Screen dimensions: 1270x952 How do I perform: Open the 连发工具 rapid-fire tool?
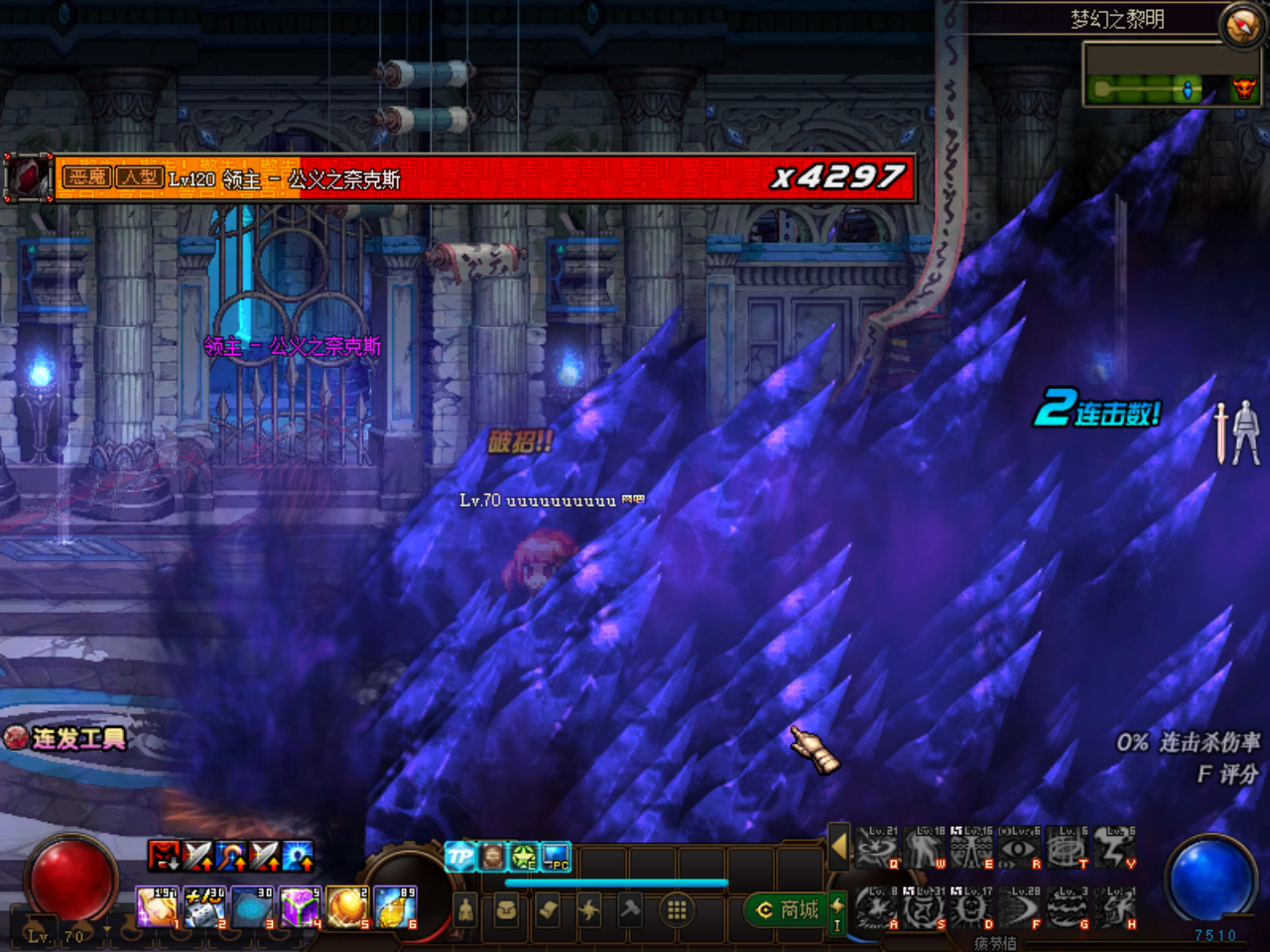point(65,738)
